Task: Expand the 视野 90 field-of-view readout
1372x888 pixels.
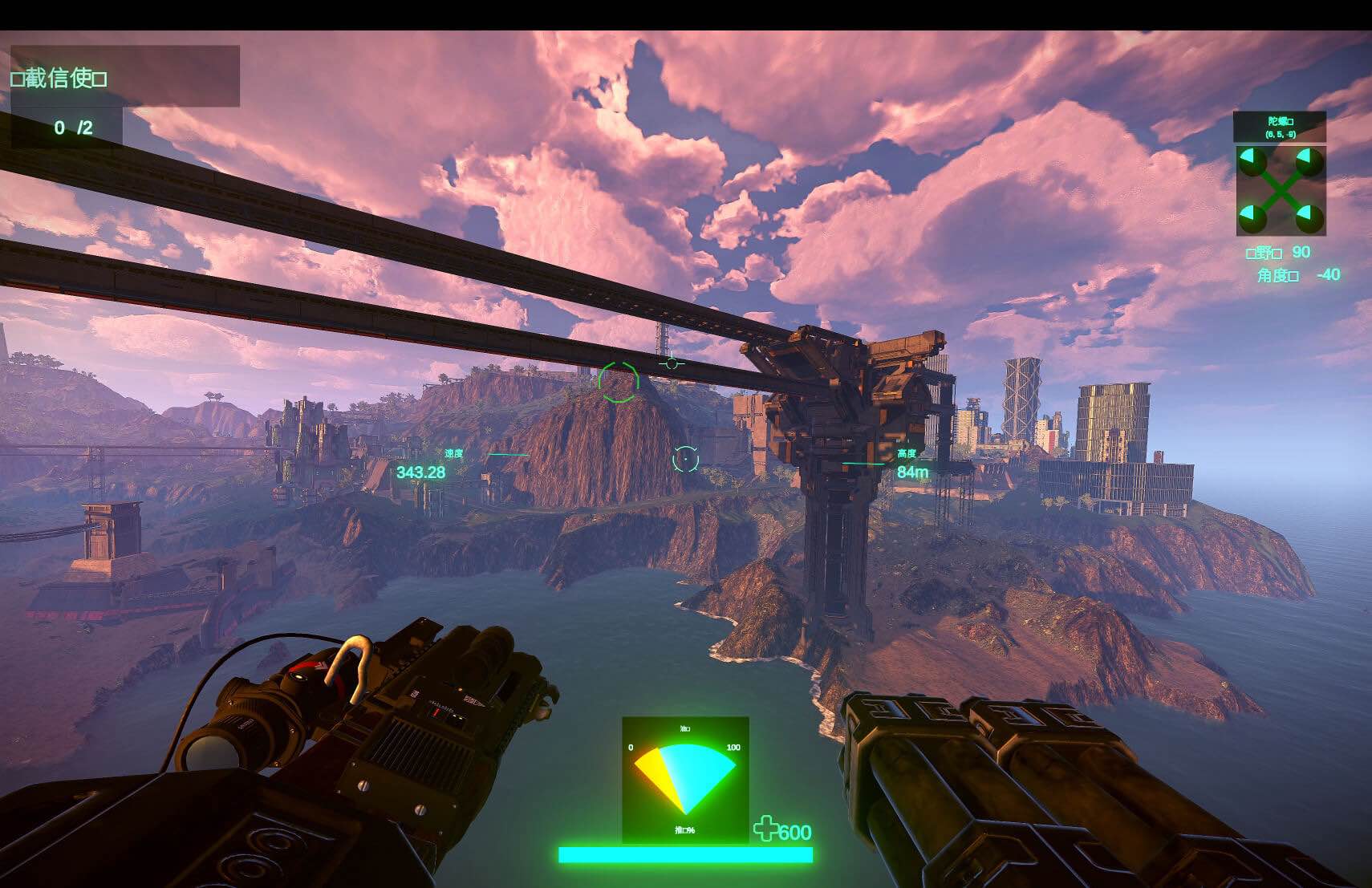Action: point(1280,253)
